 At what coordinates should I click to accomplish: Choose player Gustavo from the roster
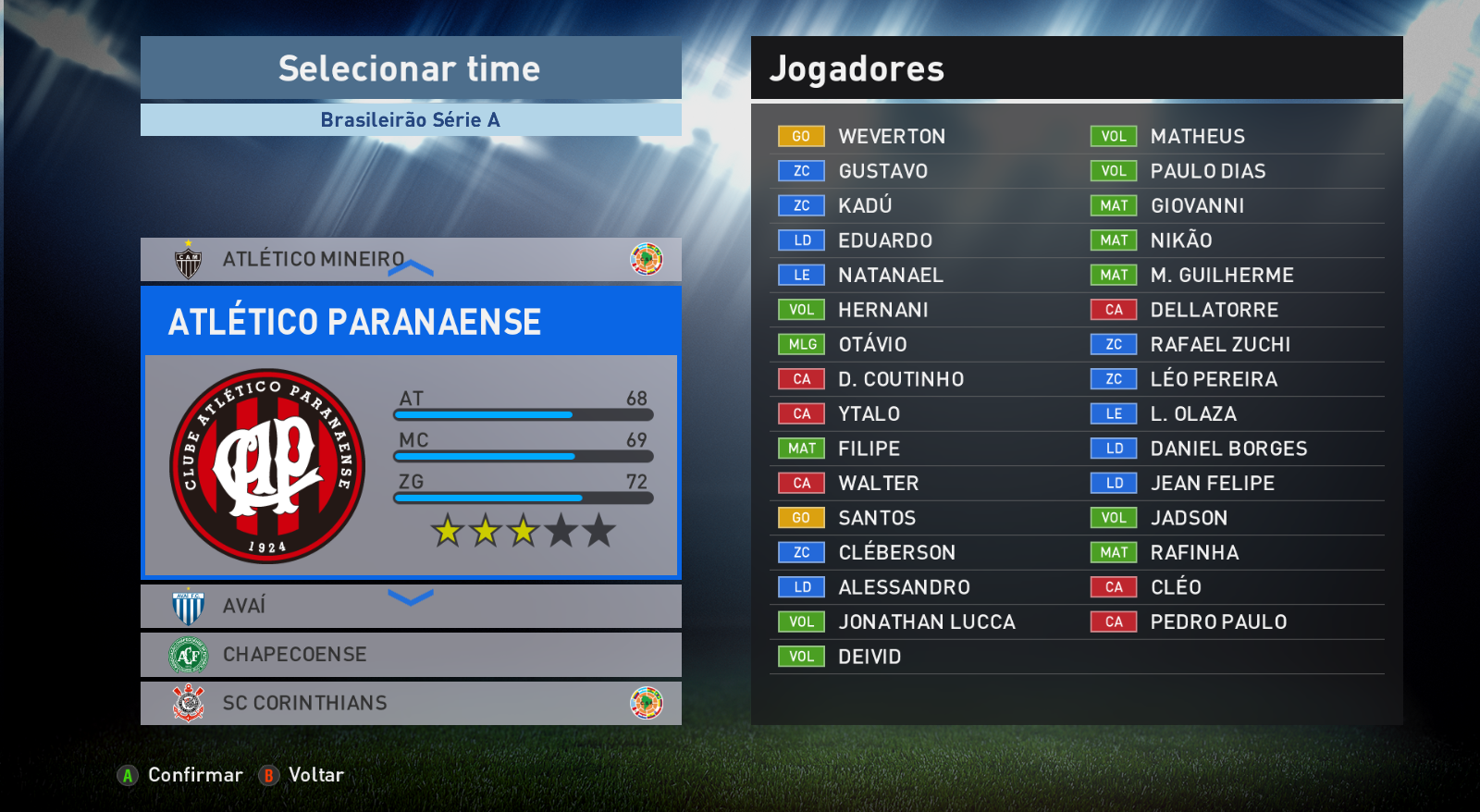point(882,171)
